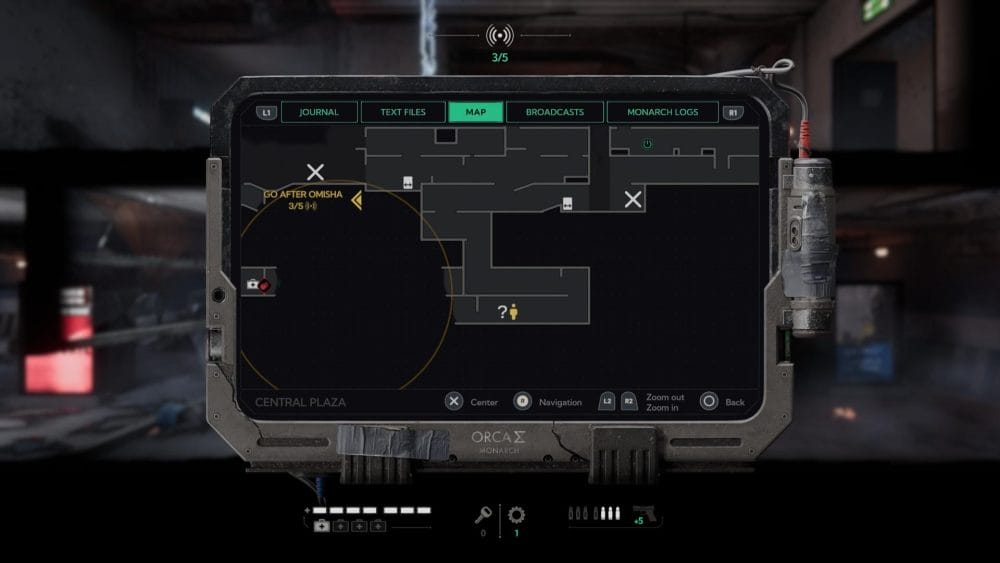Image resolution: width=1000 pixels, height=563 pixels.
Task: Select the Map tab
Action: point(476,112)
